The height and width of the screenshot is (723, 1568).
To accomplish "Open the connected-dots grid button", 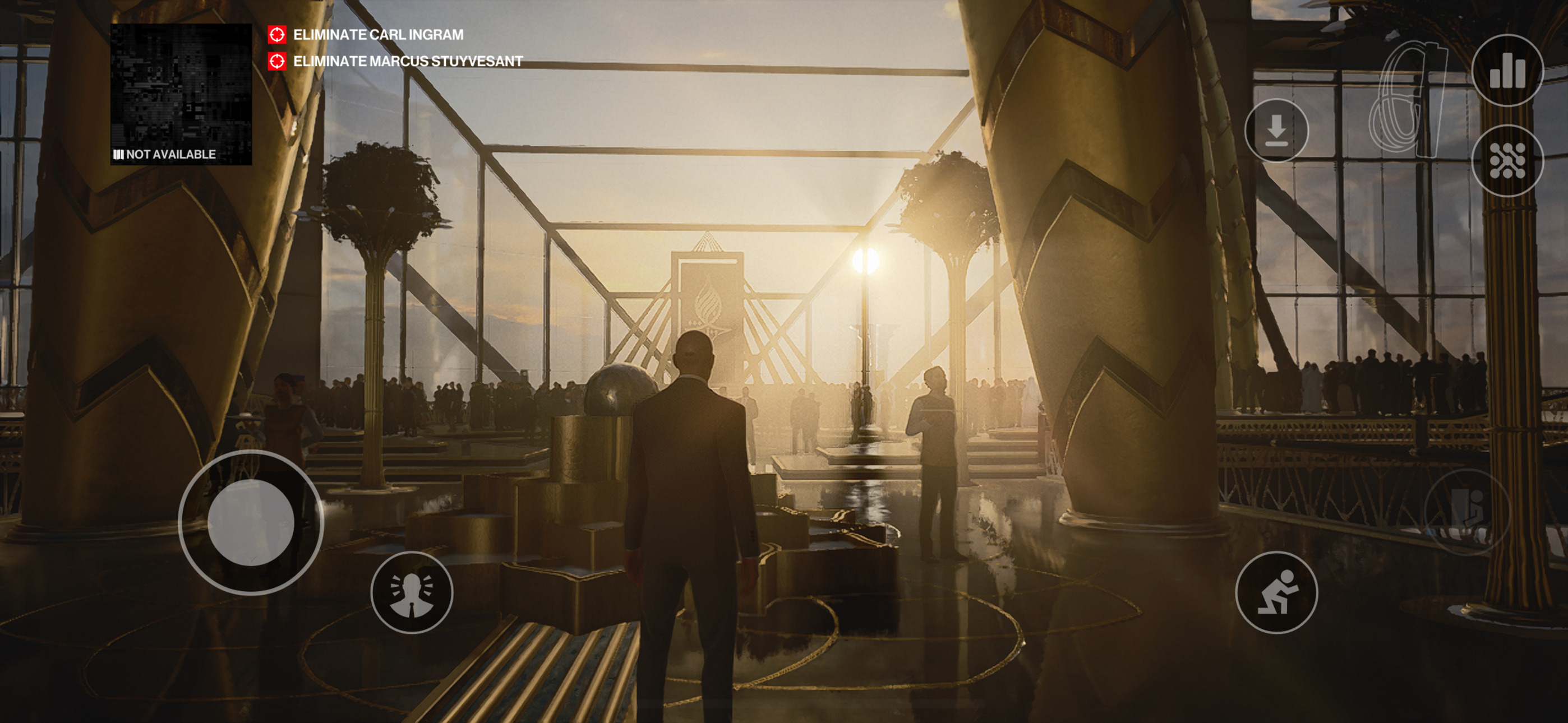I will (1506, 161).
